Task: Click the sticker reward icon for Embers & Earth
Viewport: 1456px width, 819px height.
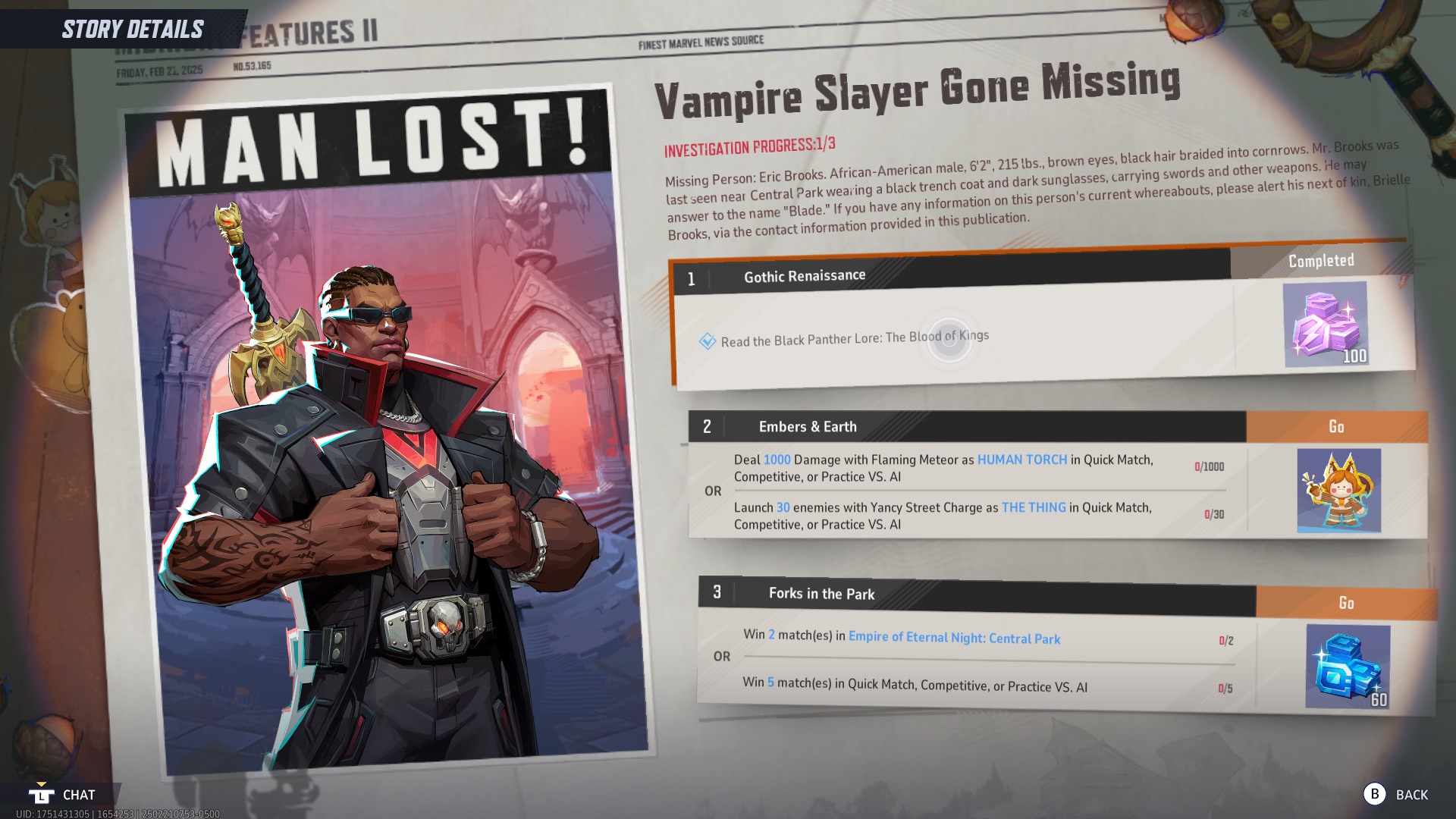Action: point(1339,490)
